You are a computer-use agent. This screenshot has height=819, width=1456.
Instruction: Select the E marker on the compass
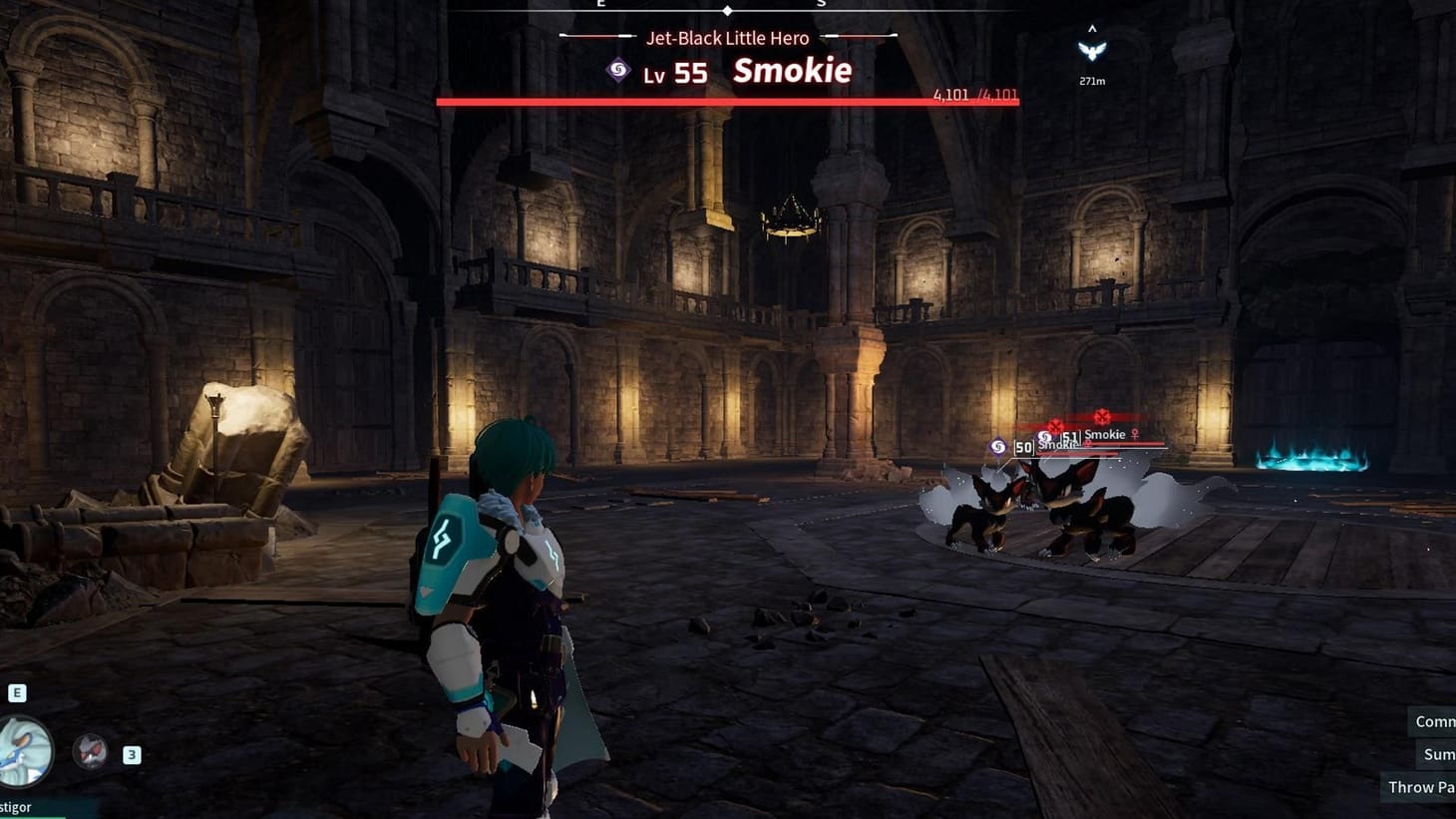599,3
